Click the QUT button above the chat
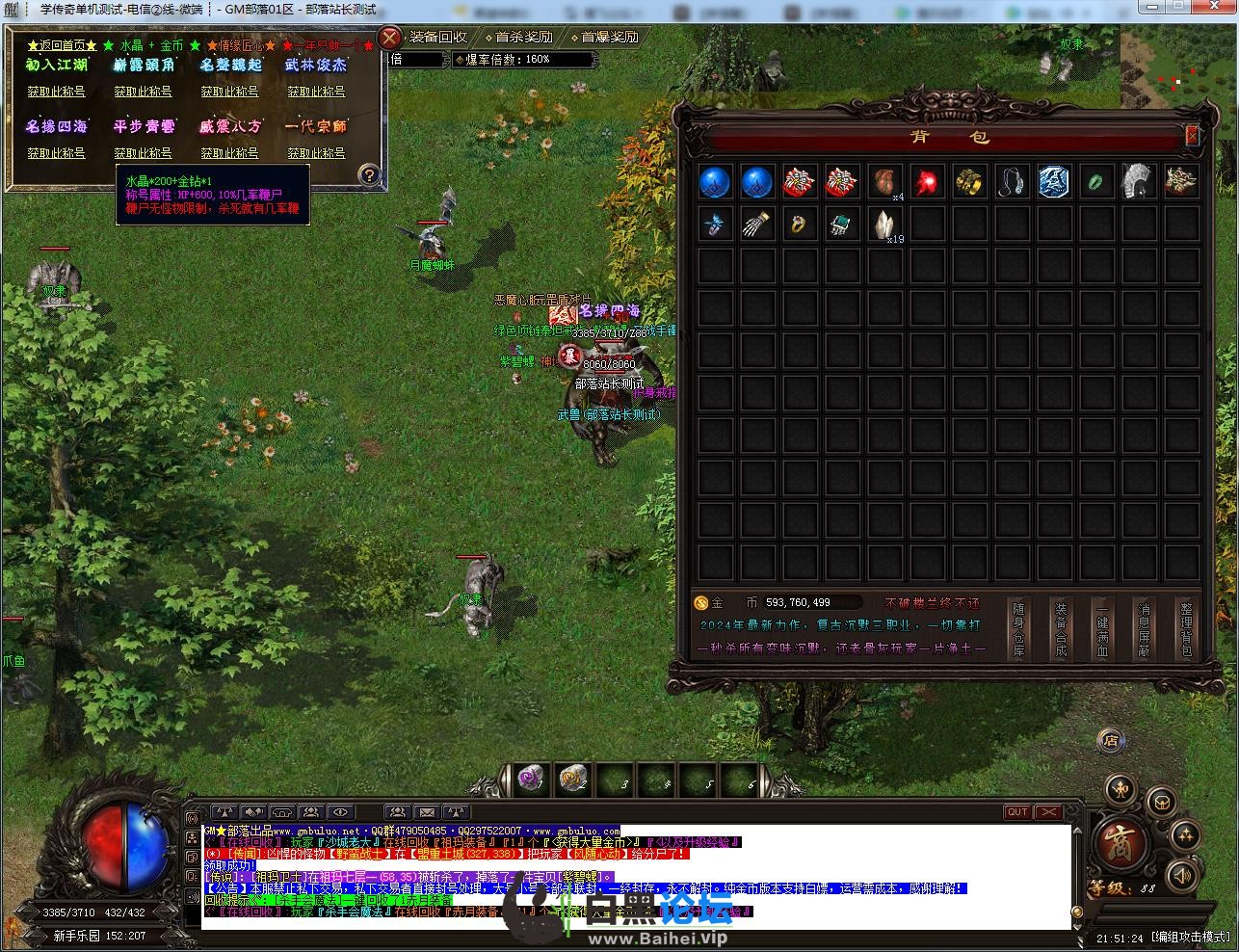Image resolution: width=1239 pixels, height=952 pixels. 1017,812
